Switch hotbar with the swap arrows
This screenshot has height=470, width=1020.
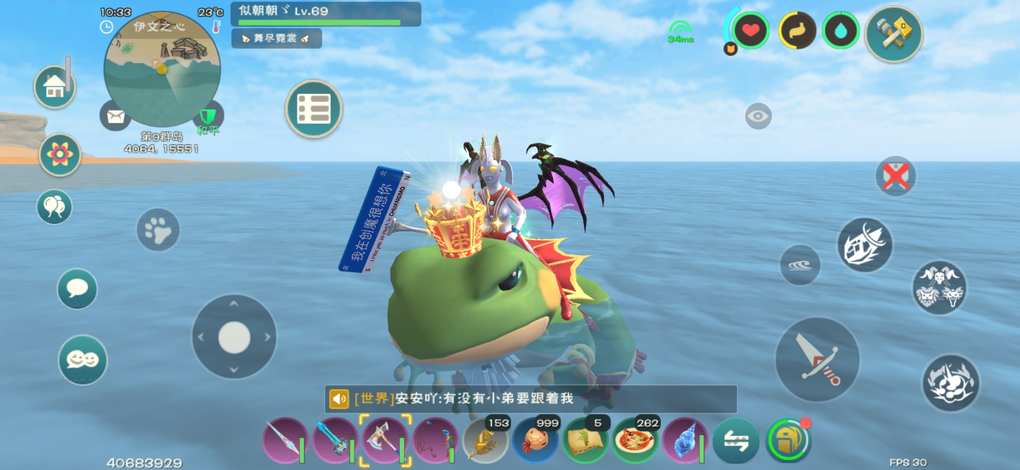point(736,440)
